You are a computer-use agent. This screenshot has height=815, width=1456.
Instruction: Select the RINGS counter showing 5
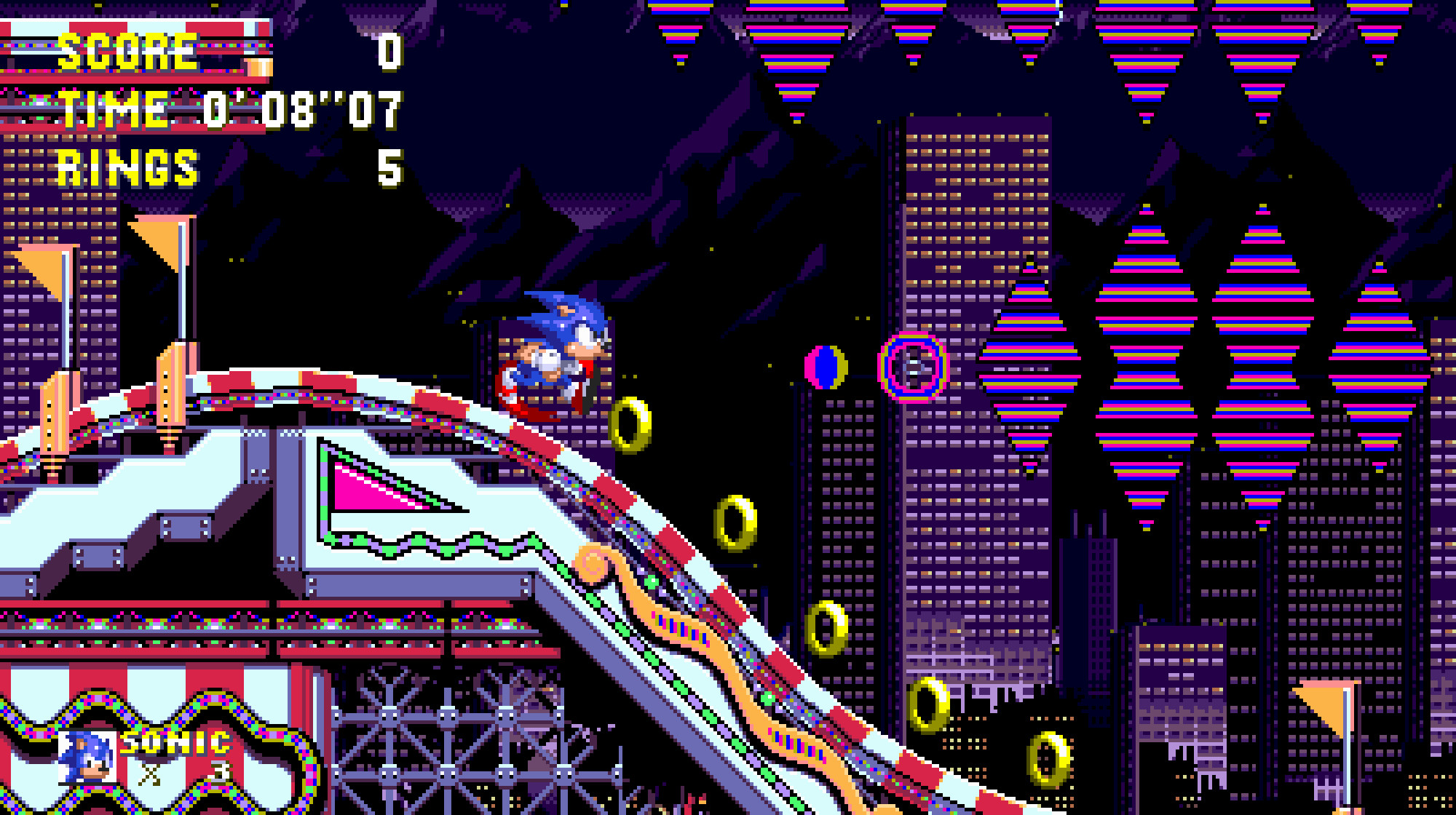click(389, 169)
